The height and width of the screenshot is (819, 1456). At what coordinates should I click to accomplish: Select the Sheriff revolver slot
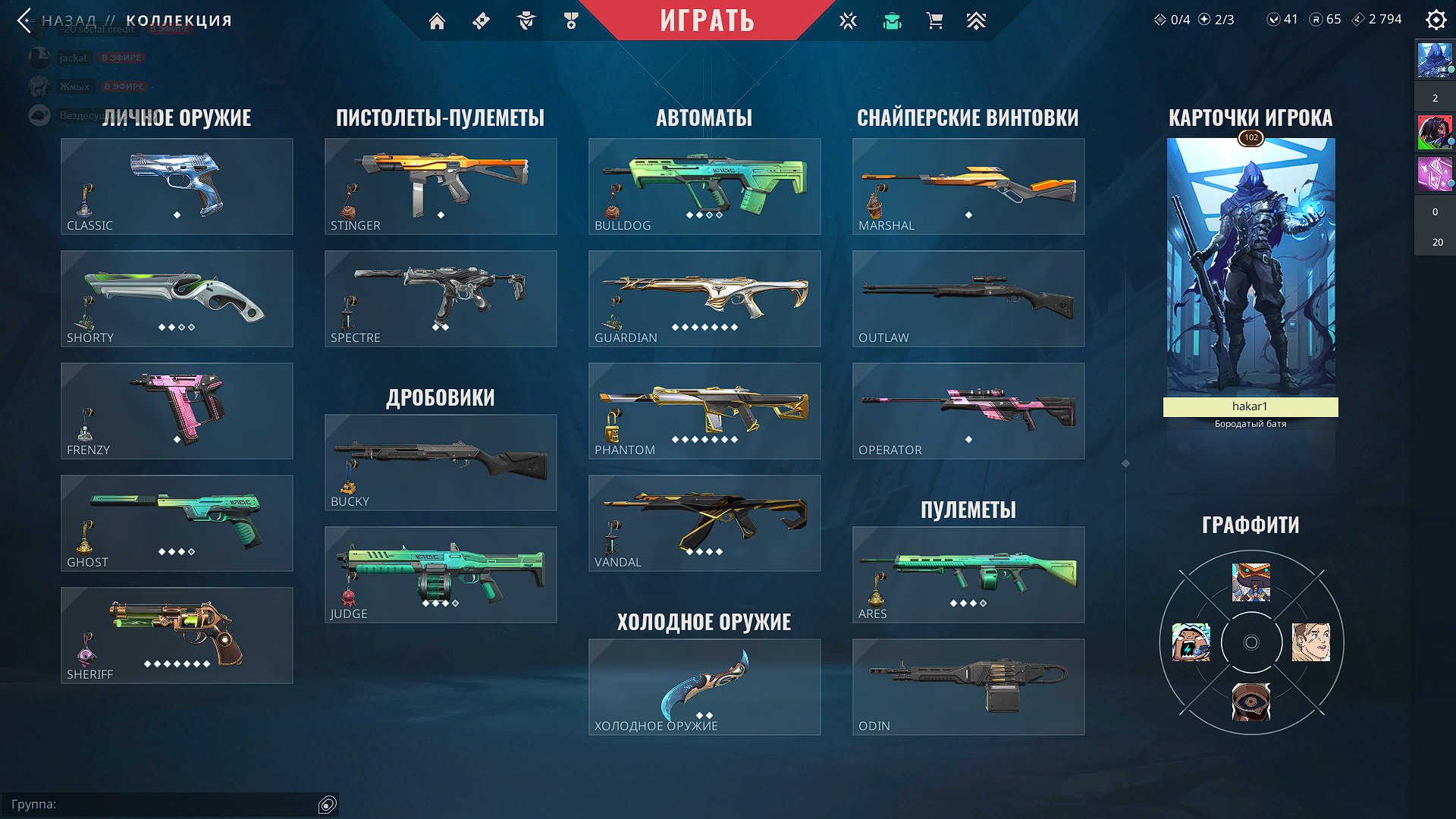pyautogui.click(x=177, y=635)
